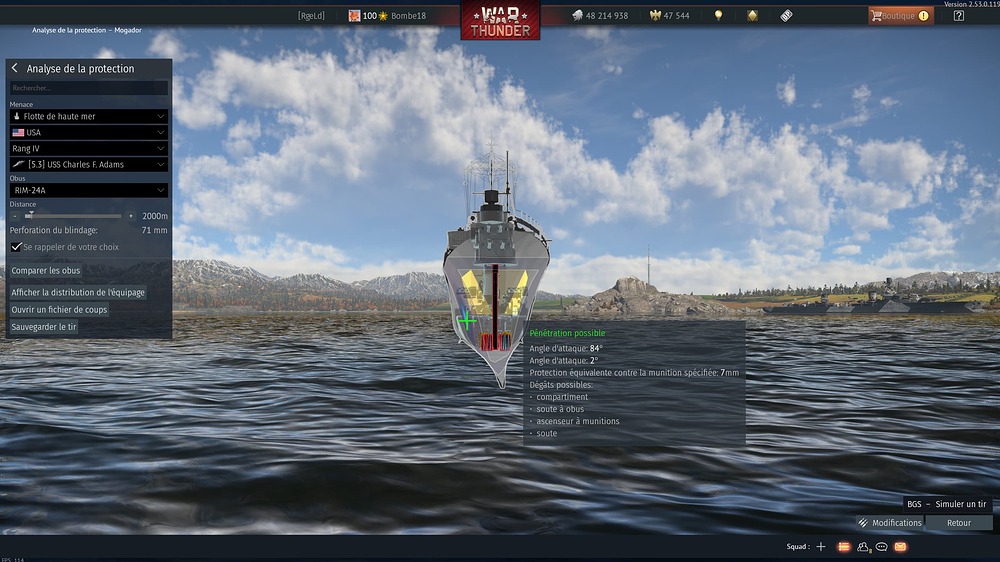Open the RIM-24A shell dropdown
The image size is (1000, 562).
click(x=88, y=190)
